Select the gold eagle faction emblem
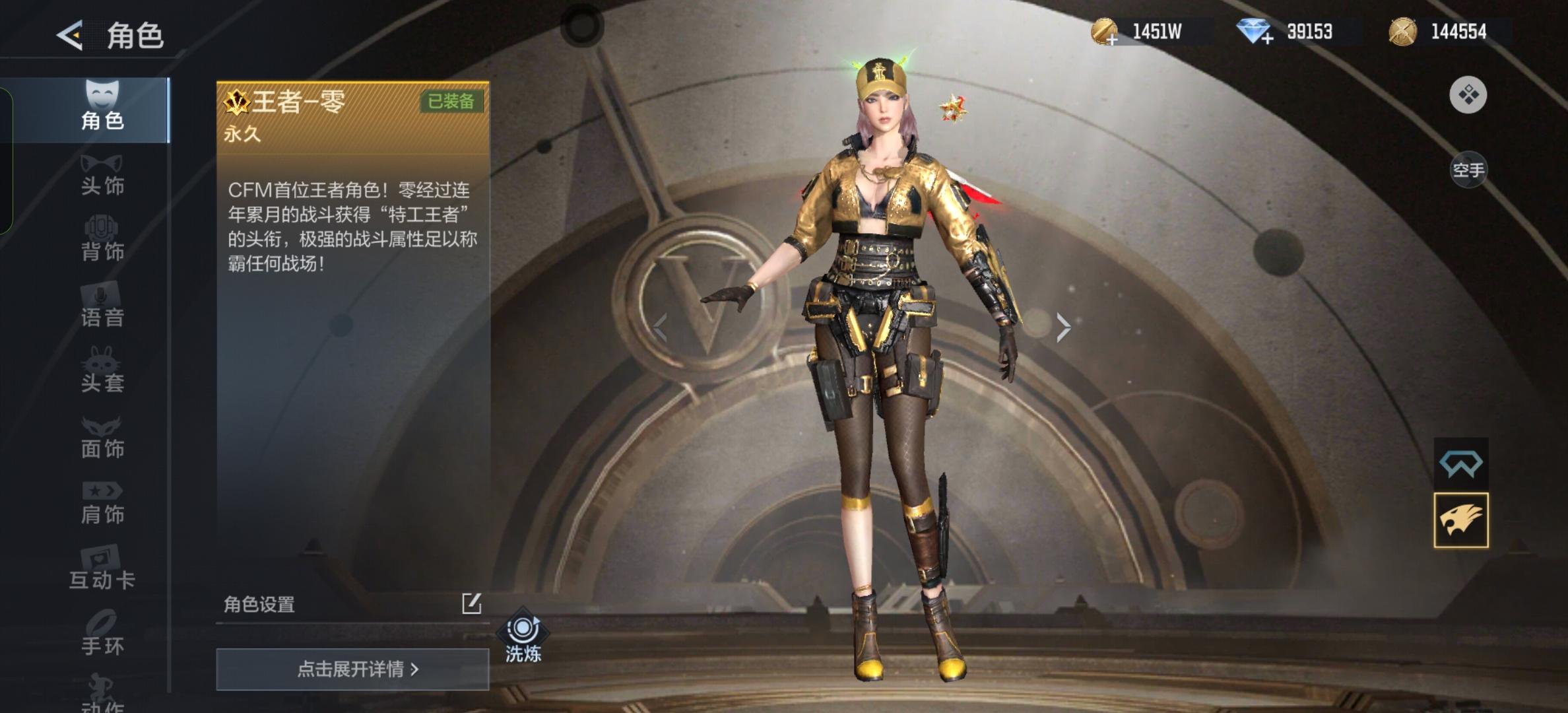This screenshot has width=1568, height=713. pyautogui.click(x=1460, y=520)
